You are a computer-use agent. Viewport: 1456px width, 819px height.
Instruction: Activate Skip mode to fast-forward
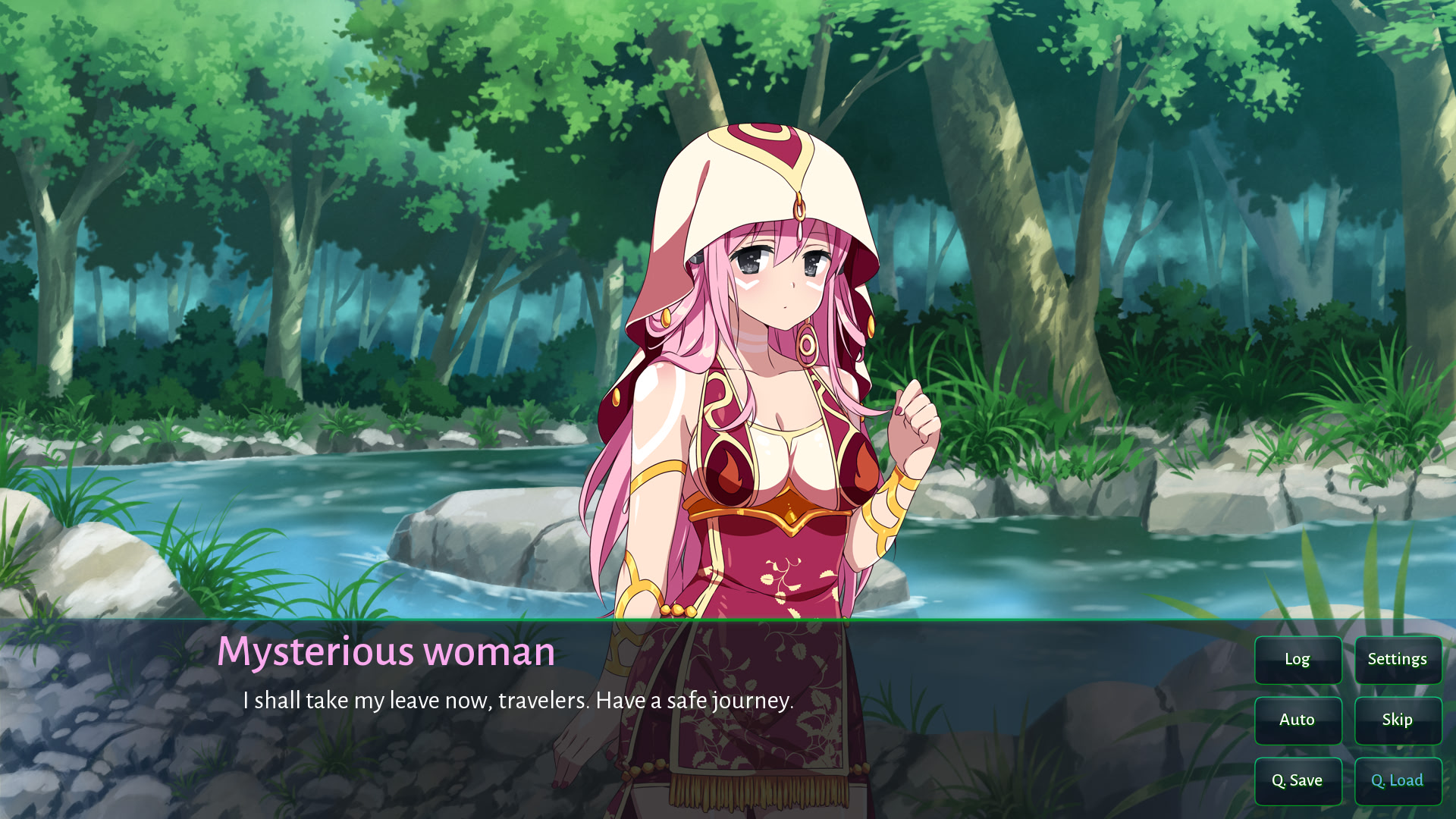coord(1398,720)
